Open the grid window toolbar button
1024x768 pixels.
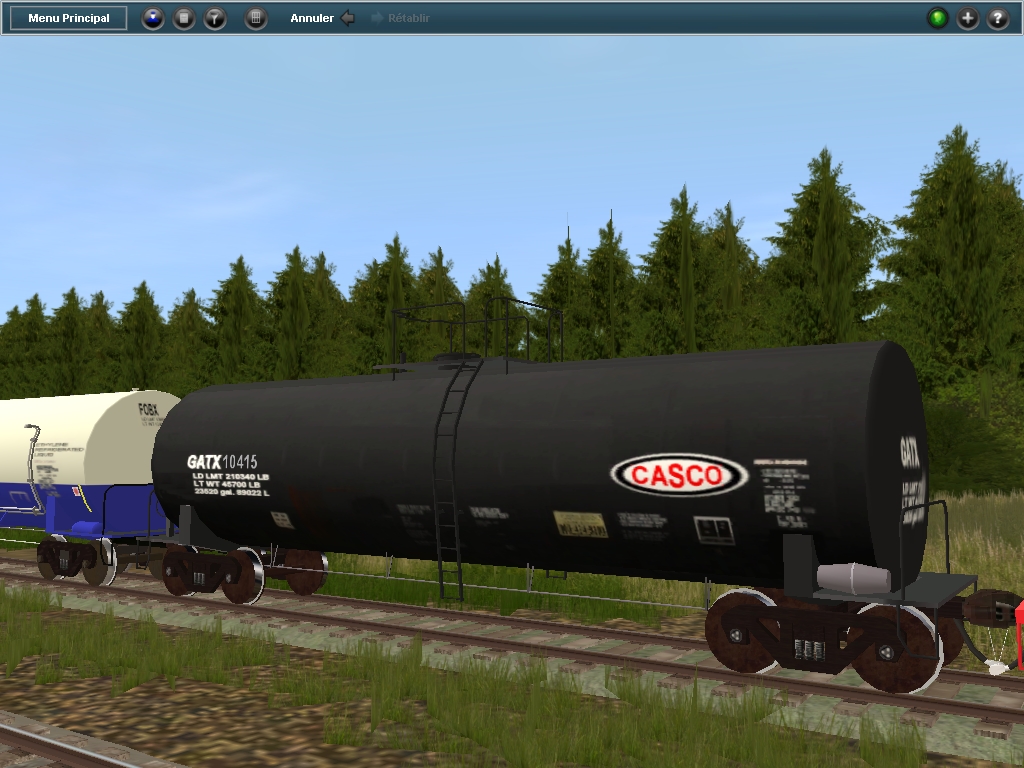click(256, 18)
